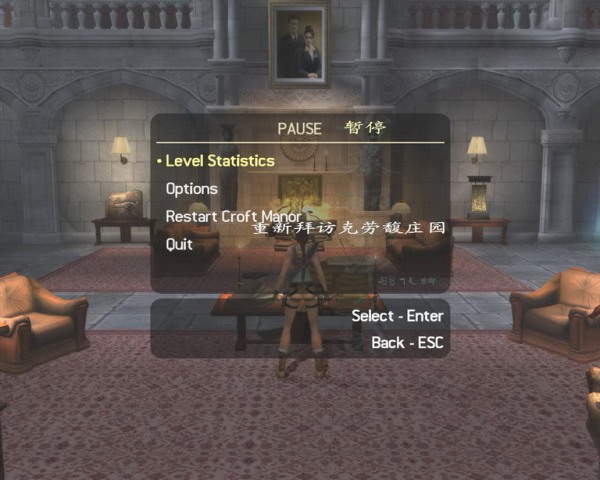Viewport: 600px width, 480px height.
Task: Quit the game from the pause menu
Action: point(179,244)
